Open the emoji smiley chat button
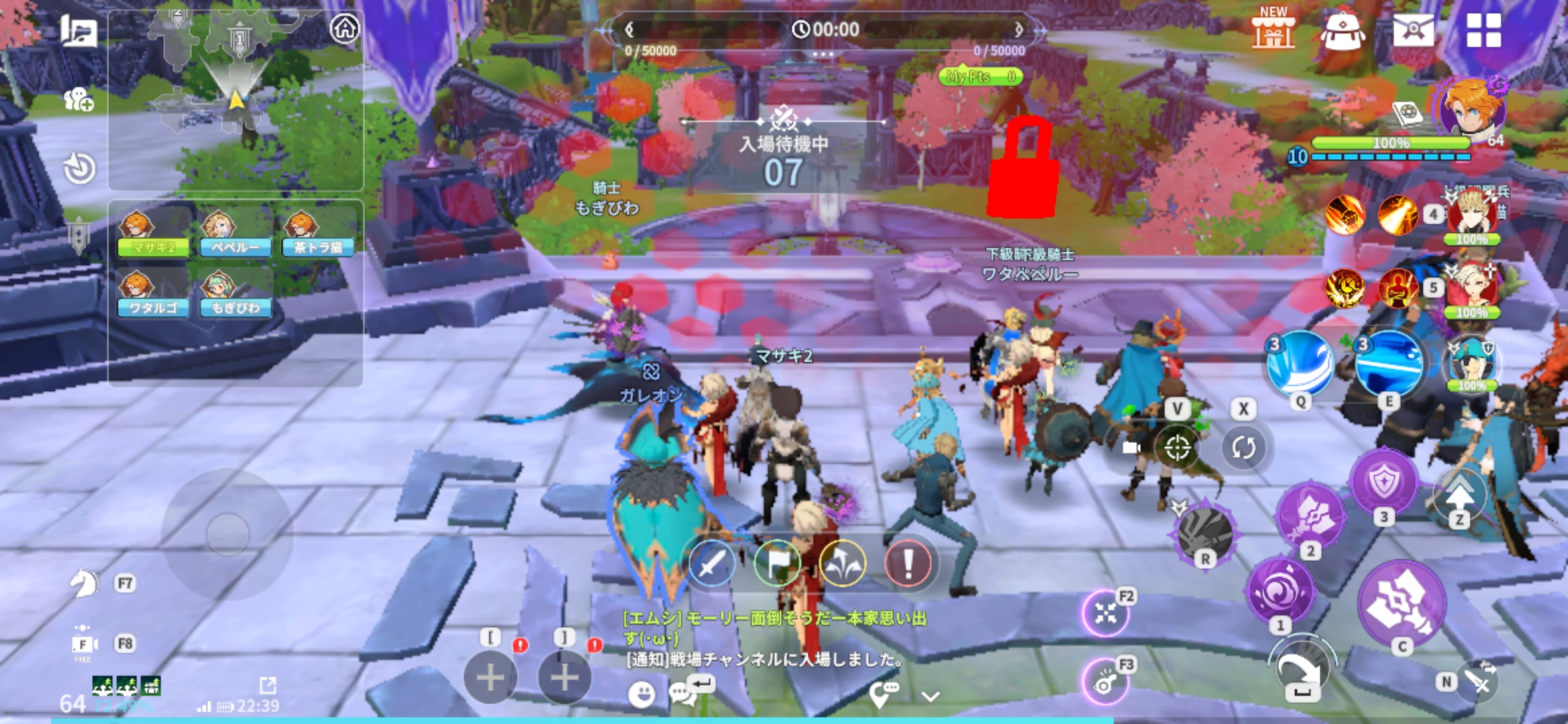The width and height of the screenshot is (1568, 724). (642, 695)
